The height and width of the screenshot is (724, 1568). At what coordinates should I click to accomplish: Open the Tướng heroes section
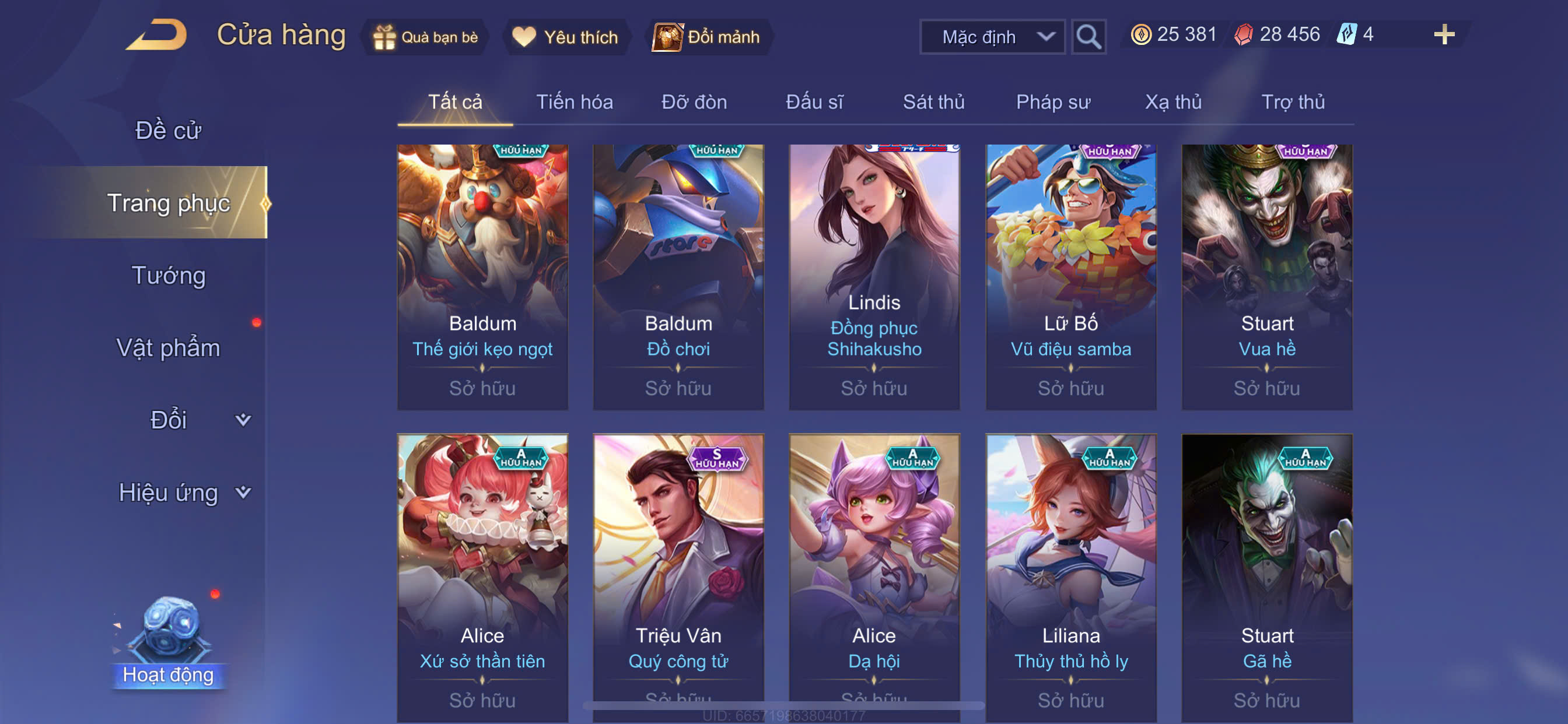click(168, 275)
